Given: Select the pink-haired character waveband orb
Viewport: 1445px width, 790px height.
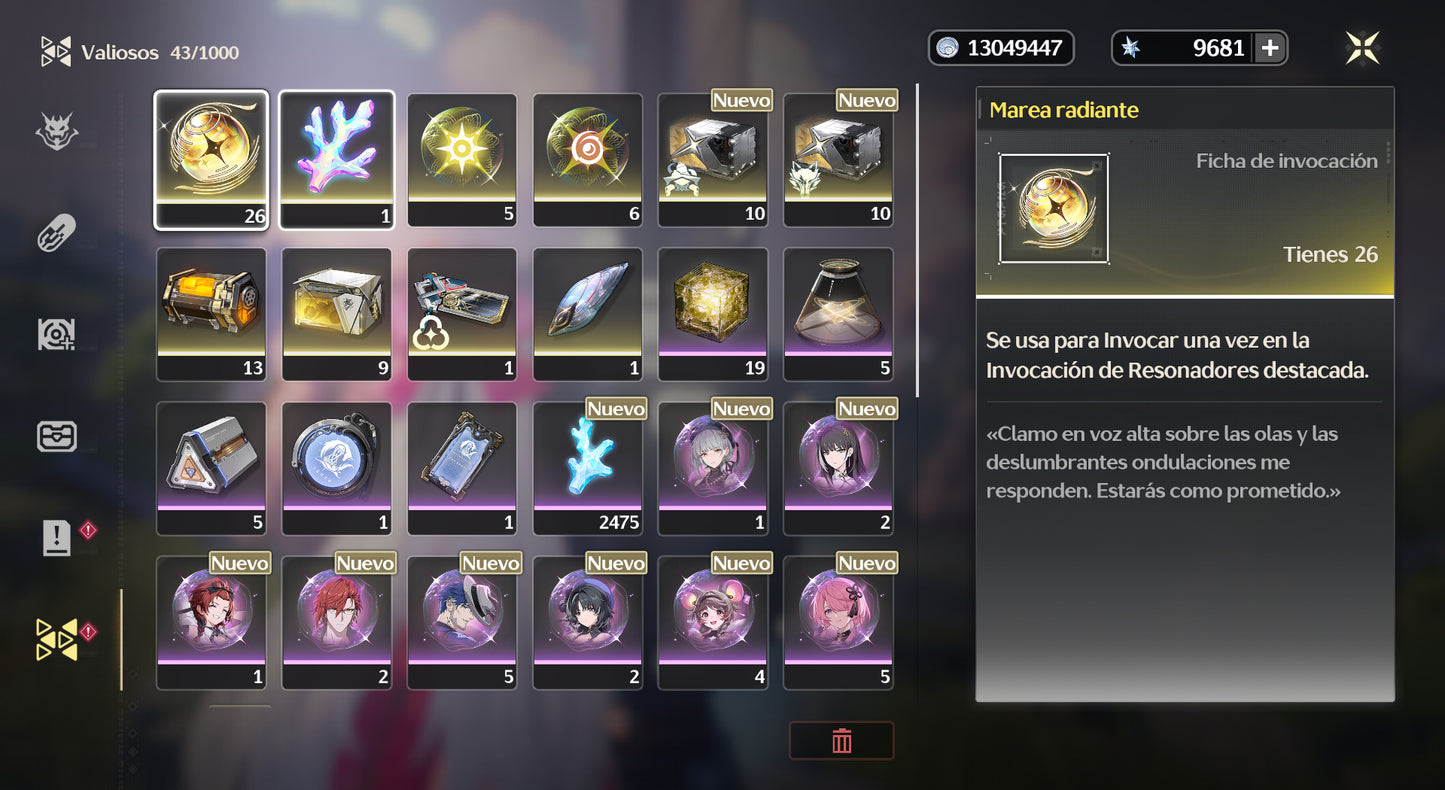Looking at the screenshot, I should [838, 622].
